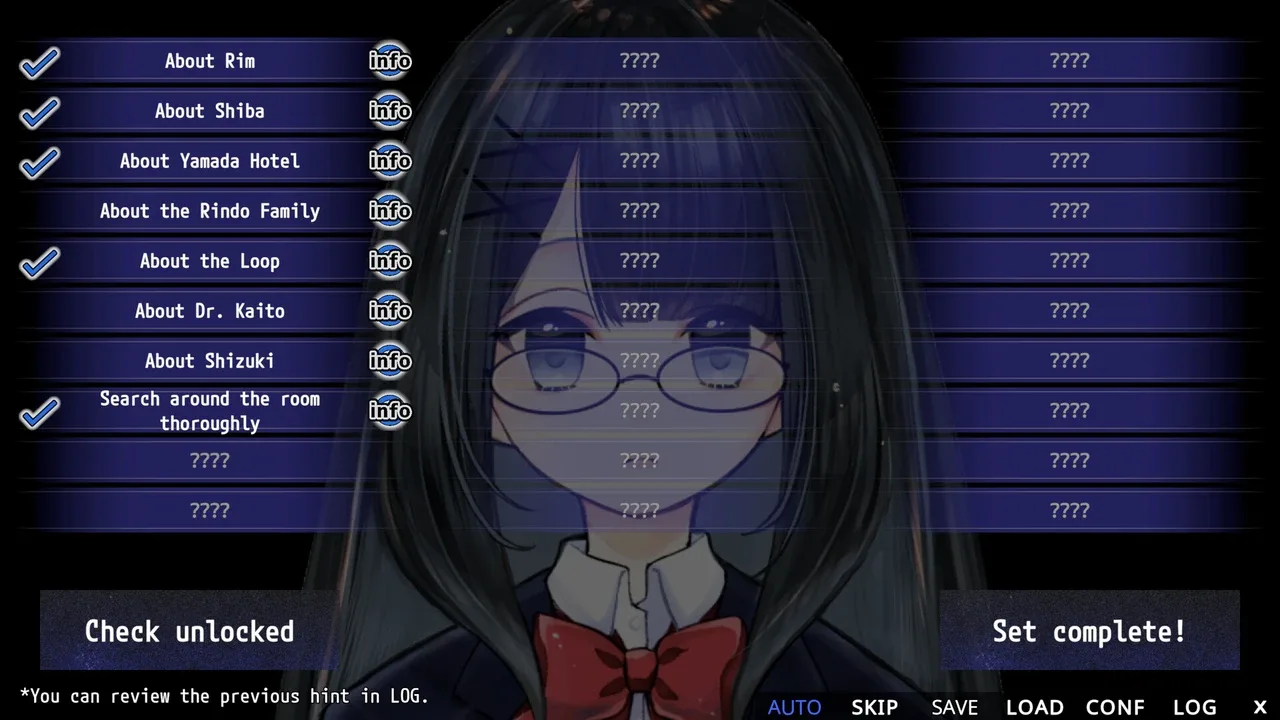
Task: Toggle AUTO mode
Action: [794, 707]
